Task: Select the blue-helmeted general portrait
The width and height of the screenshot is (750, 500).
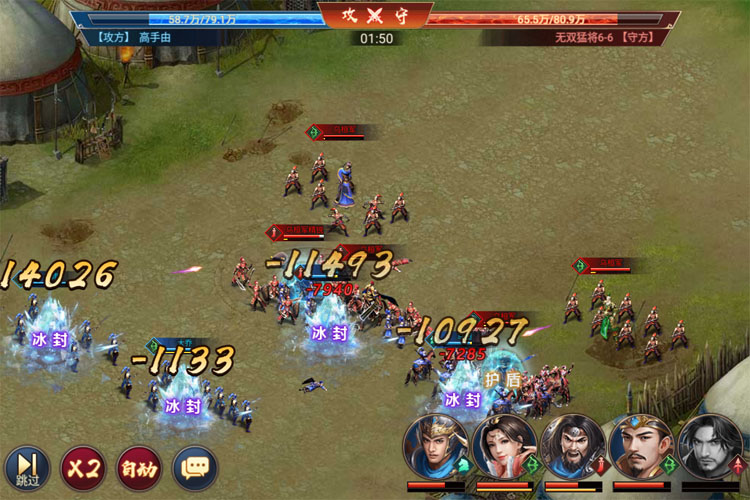Action: (x=435, y=447)
